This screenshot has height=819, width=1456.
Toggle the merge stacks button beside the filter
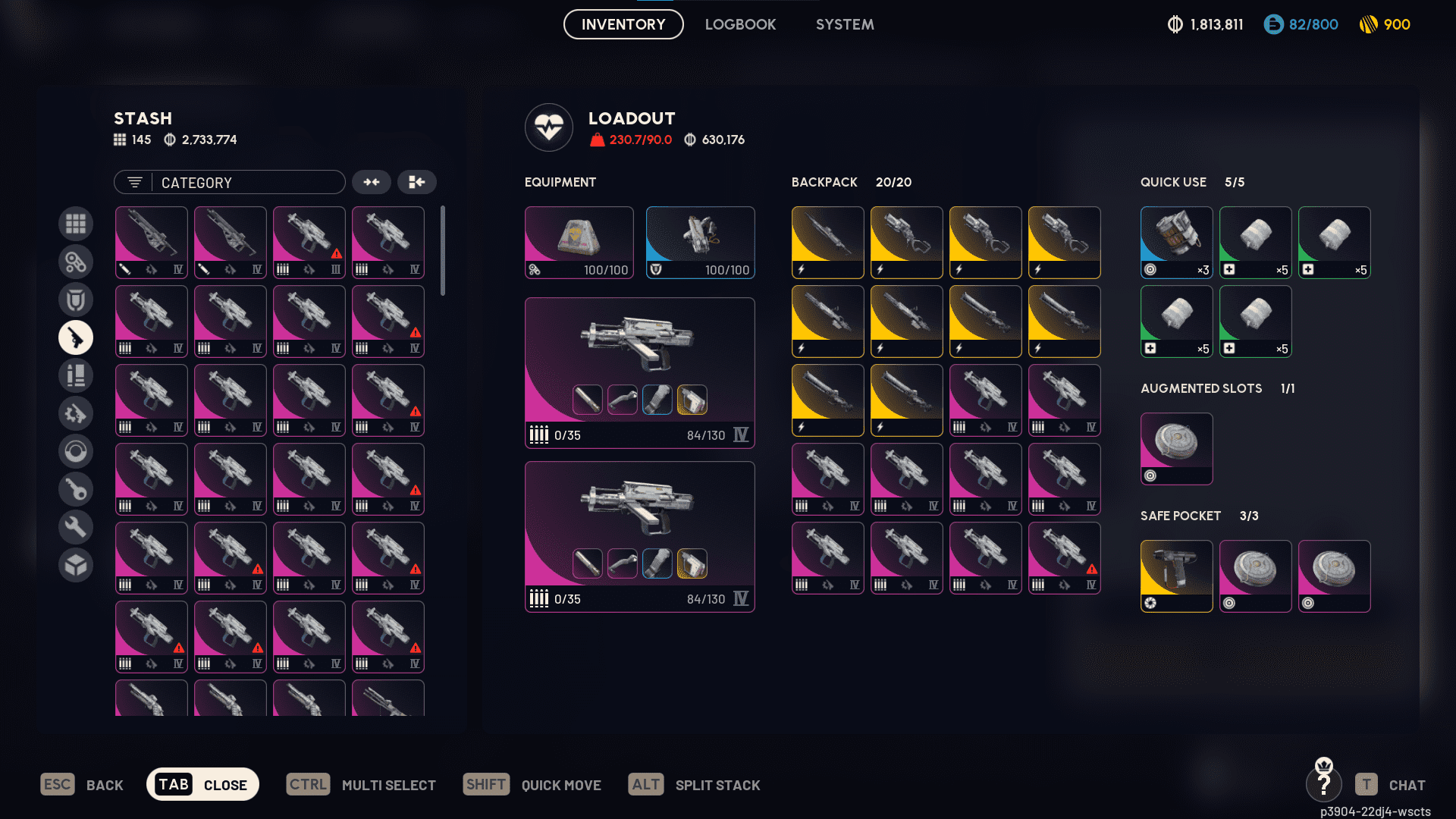(x=417, y=182)
